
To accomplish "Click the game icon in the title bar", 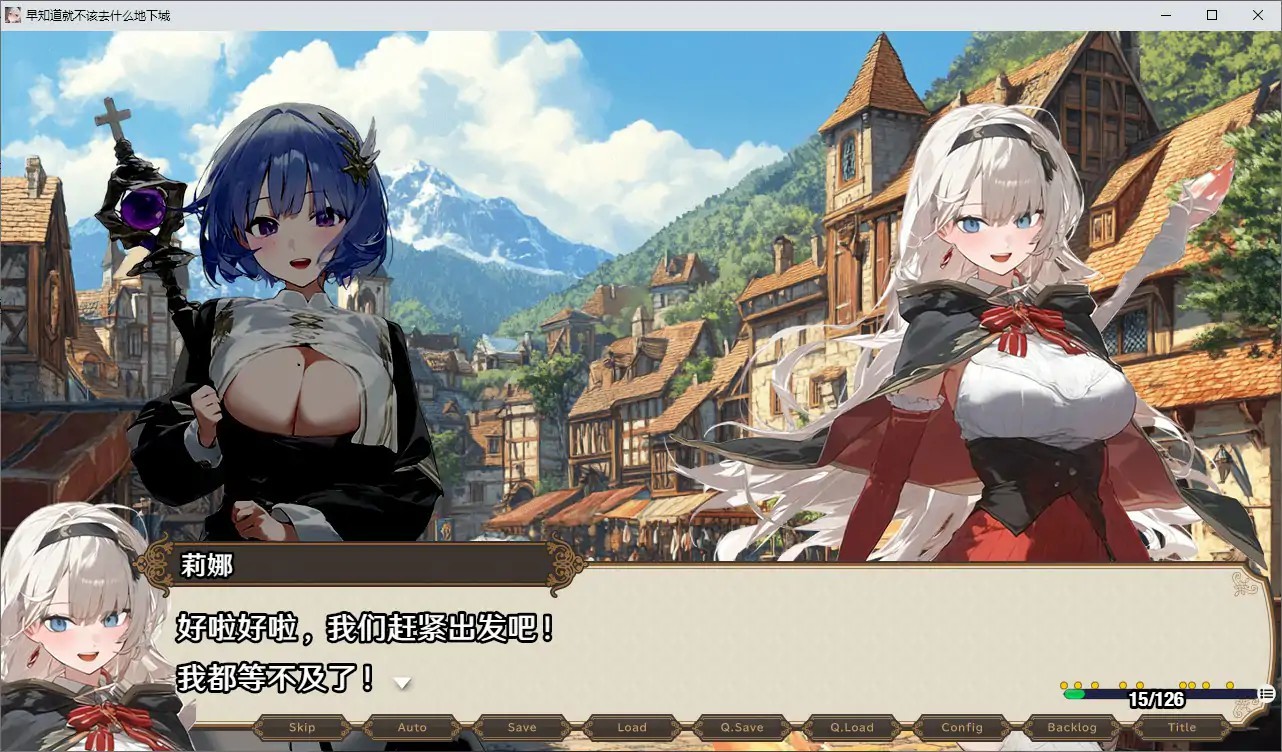I will coord(12,15).
